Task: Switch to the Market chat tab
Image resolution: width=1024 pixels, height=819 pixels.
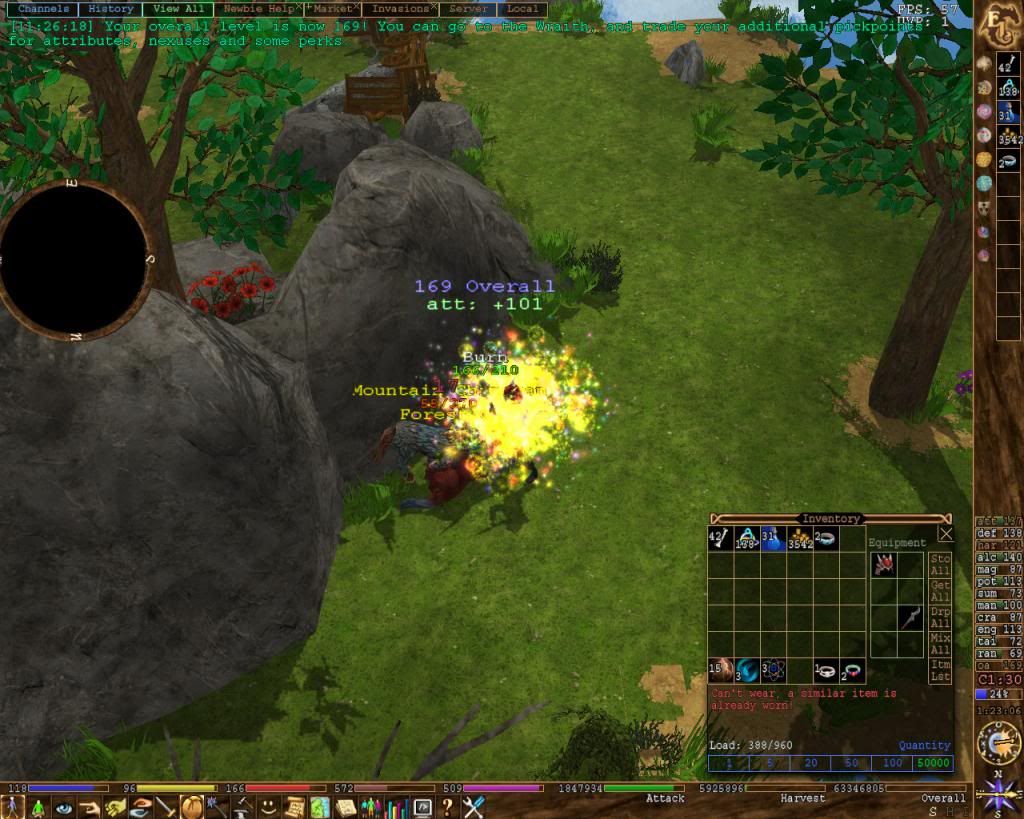Action: (x=333, y=8)
